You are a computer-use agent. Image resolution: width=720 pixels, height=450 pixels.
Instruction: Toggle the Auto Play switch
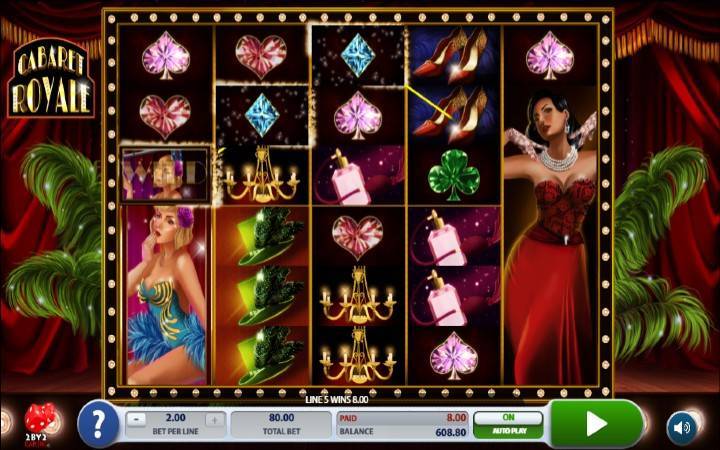508,424
